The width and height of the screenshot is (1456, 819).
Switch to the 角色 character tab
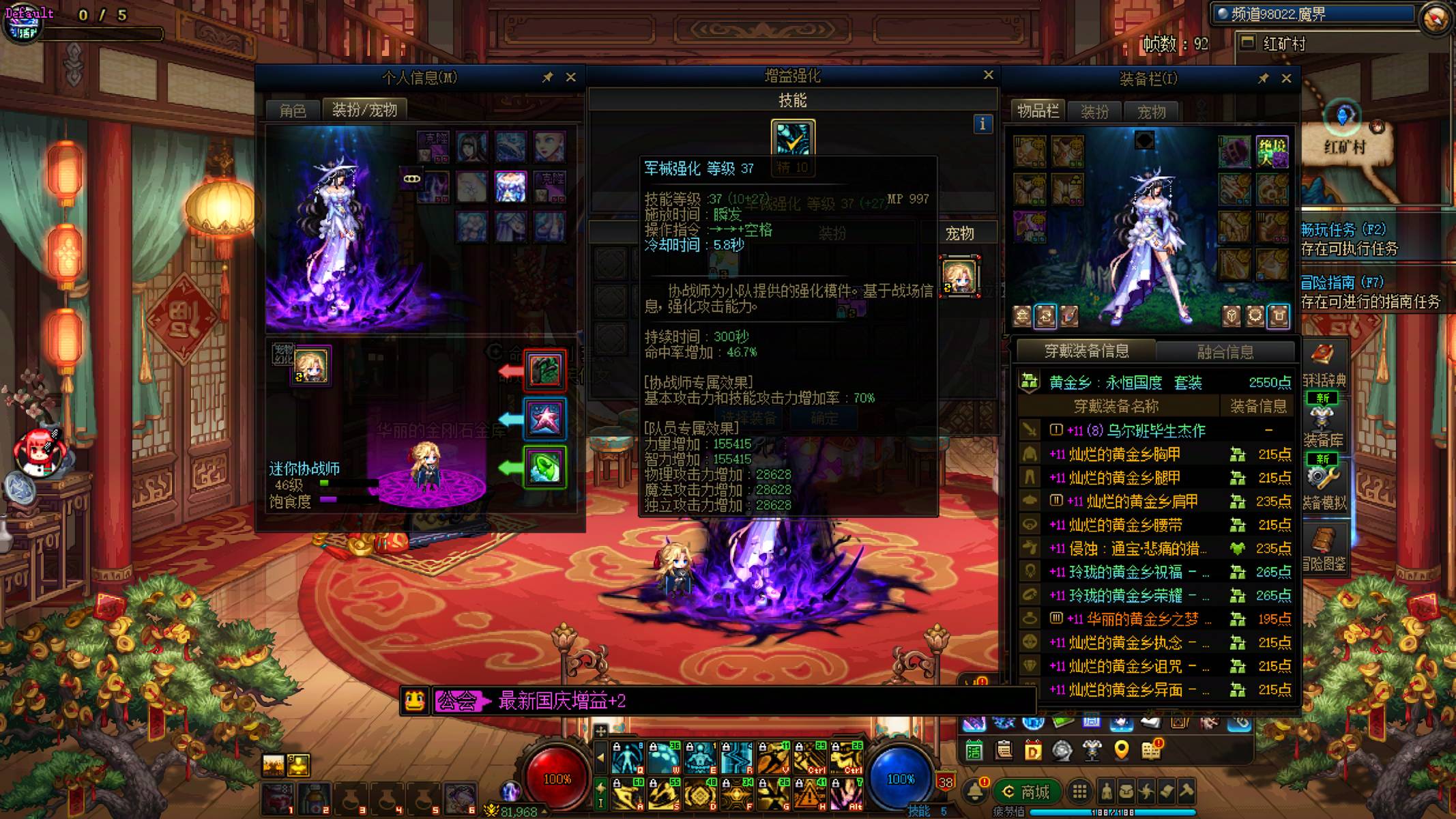tap(293, 111)
